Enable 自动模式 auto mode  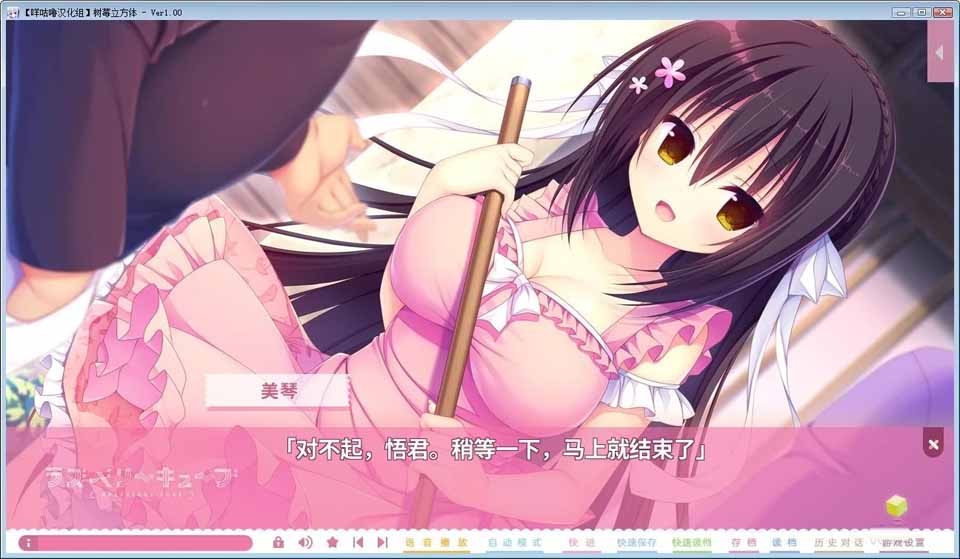507,542
